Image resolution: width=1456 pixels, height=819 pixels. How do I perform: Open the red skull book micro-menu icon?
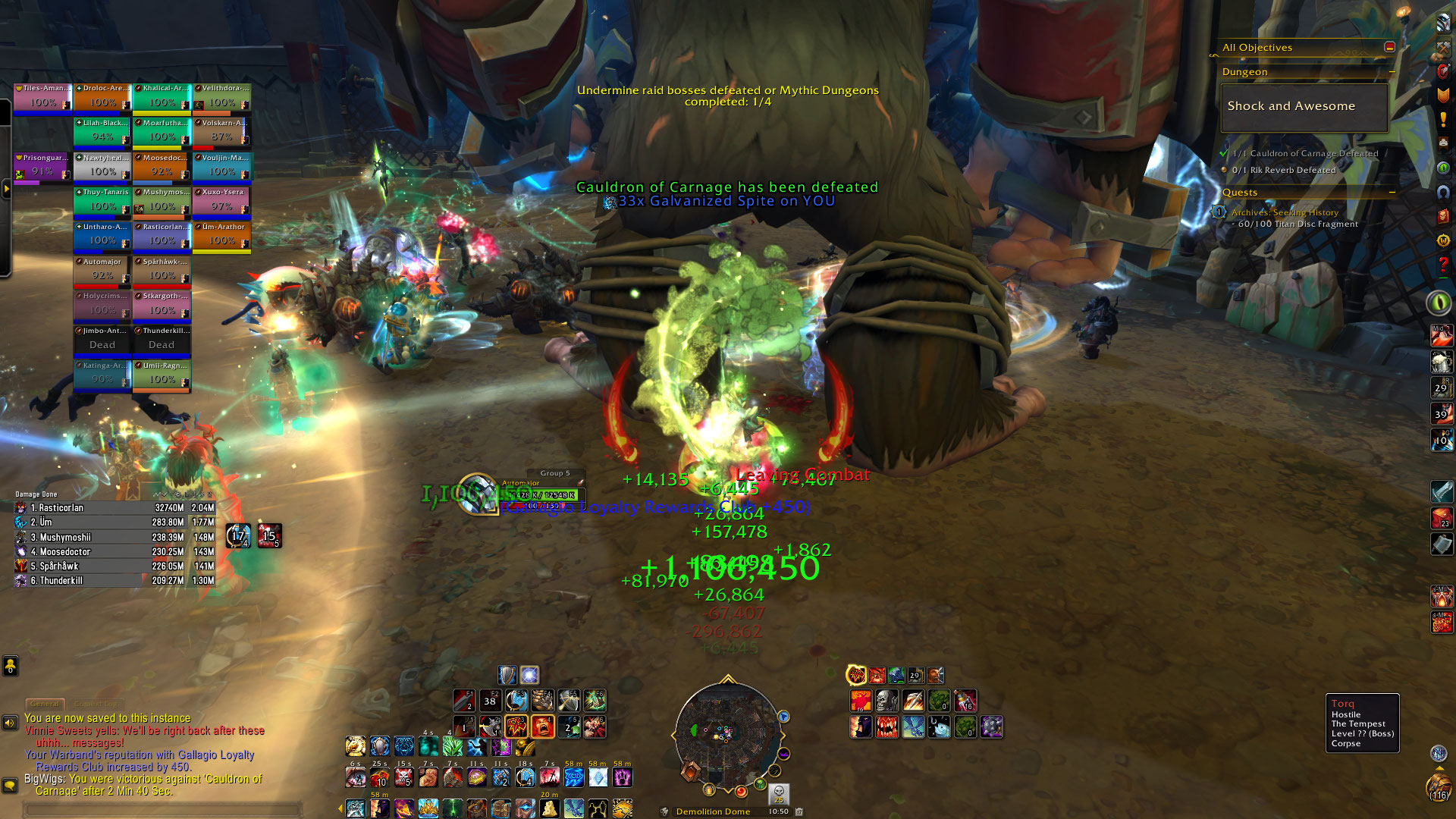click(x=1443, y=217)
